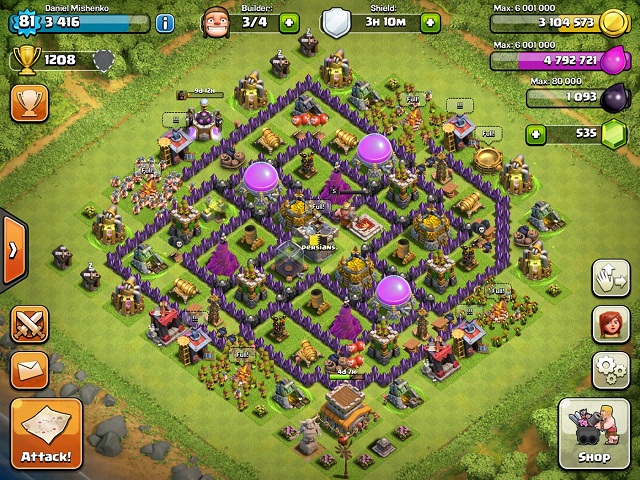Image resolution: width=640 pixels, height=480 pixels.
Task: Open the red-haired girl portrait button
Action: coord(610,323)
